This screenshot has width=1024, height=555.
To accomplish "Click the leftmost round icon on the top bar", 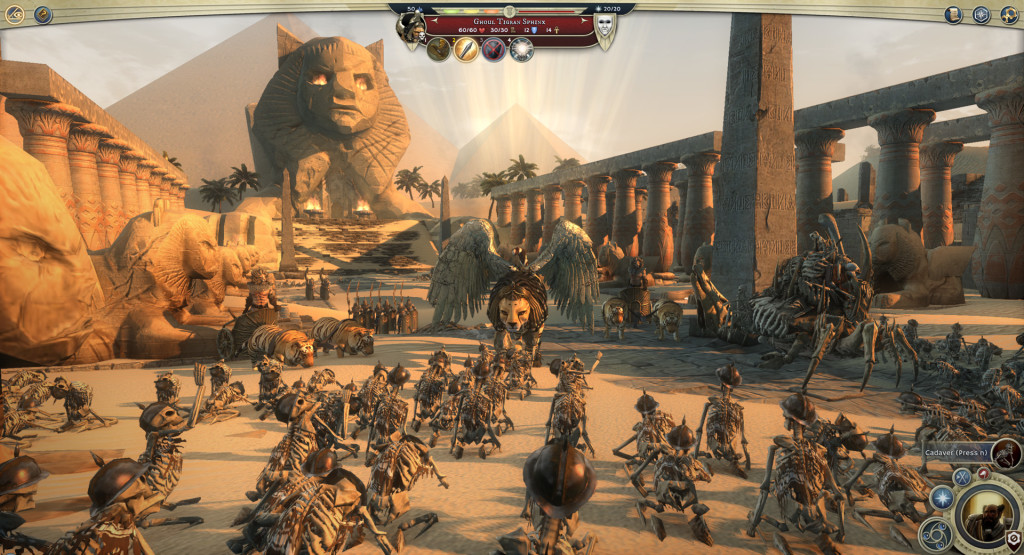I will pos(15,14).
